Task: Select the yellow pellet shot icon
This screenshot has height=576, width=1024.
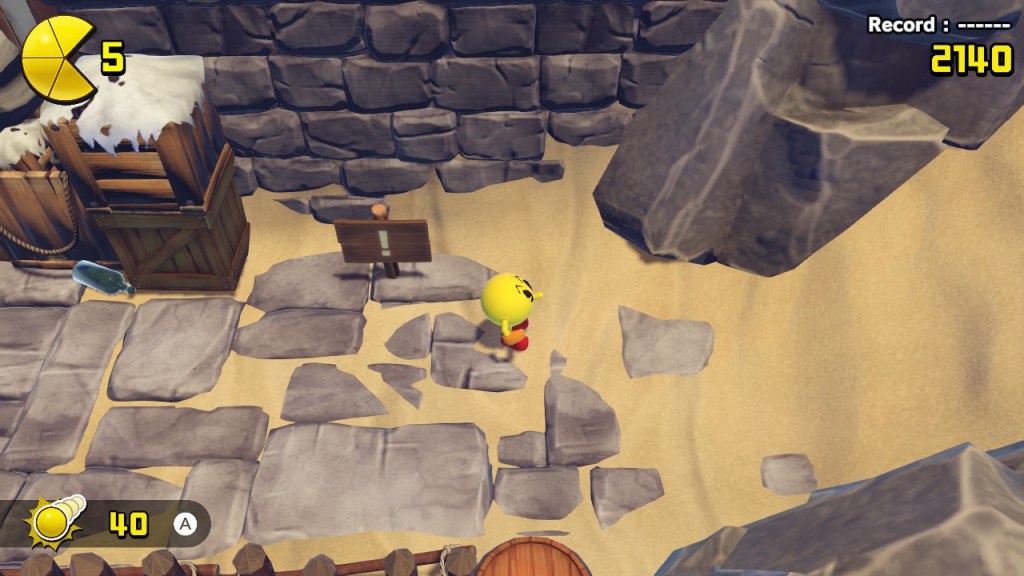Action: click(x=58, y=520)
